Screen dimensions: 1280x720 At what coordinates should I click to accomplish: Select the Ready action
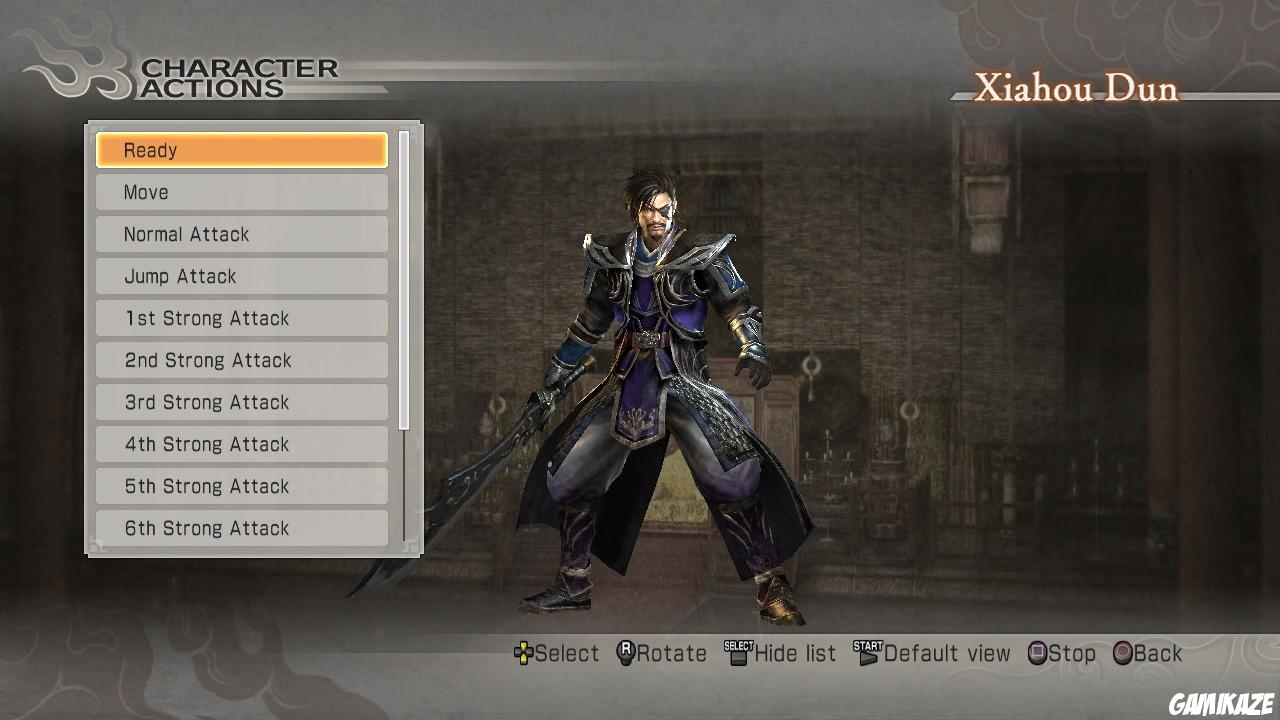pyautogui.click(x=241, y=149)
